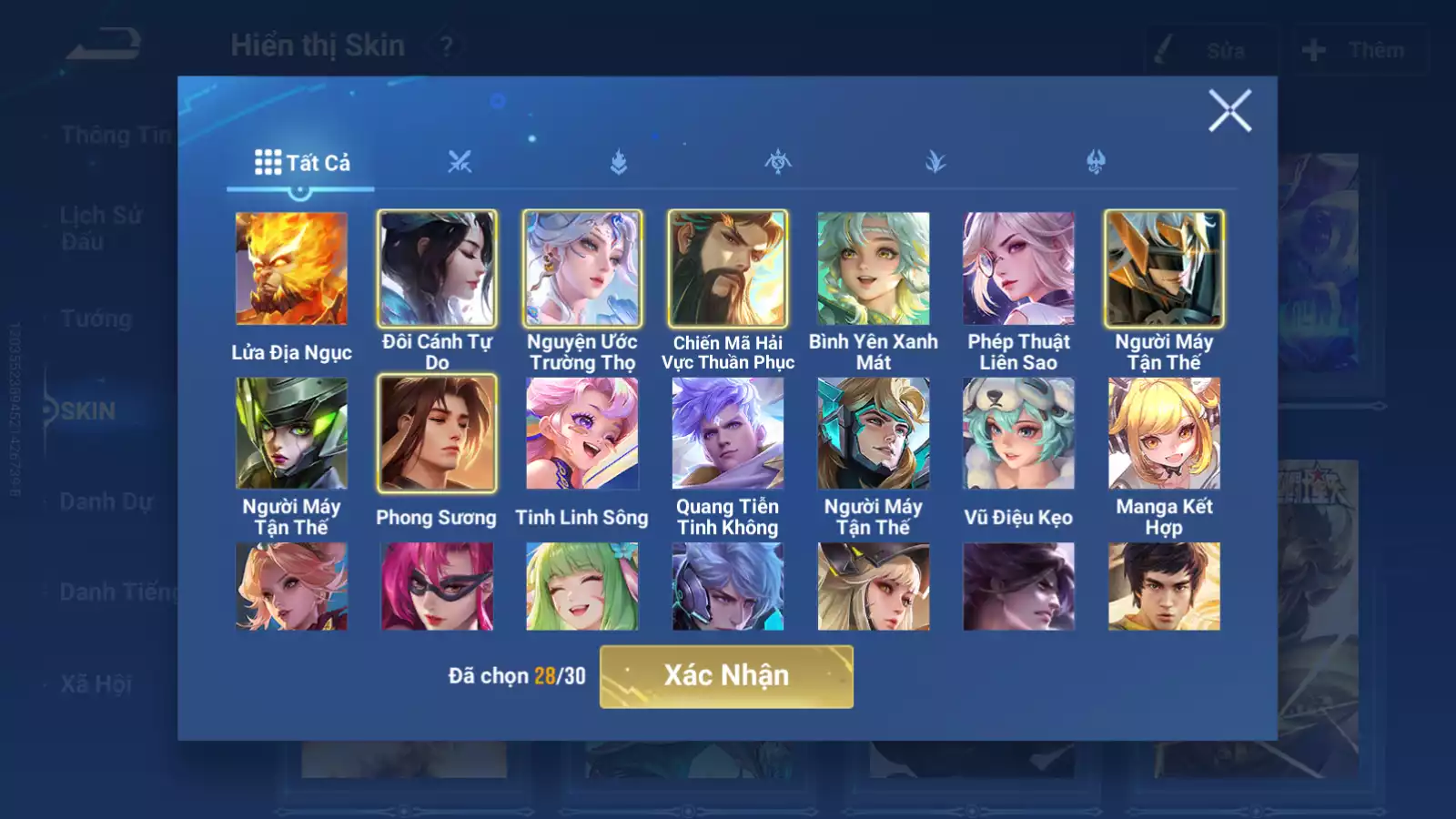Choose the Đôi Cánh Tự Do skin
Viewport: 1456px width, 819px height.
437,268
